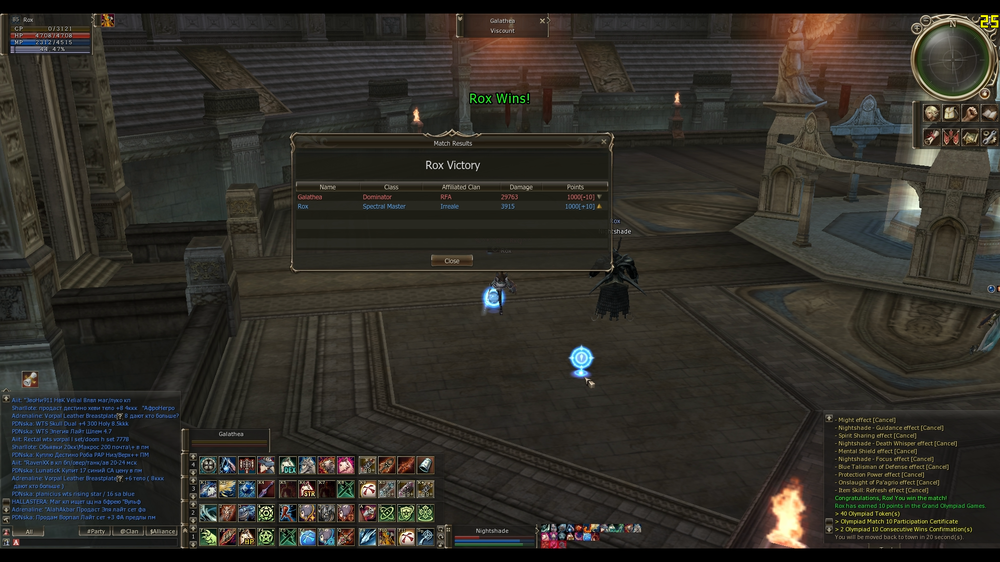Close the Galathea Viscount target window
Viewport: 1000px width, 562px height.
click(x=543, y=20)
